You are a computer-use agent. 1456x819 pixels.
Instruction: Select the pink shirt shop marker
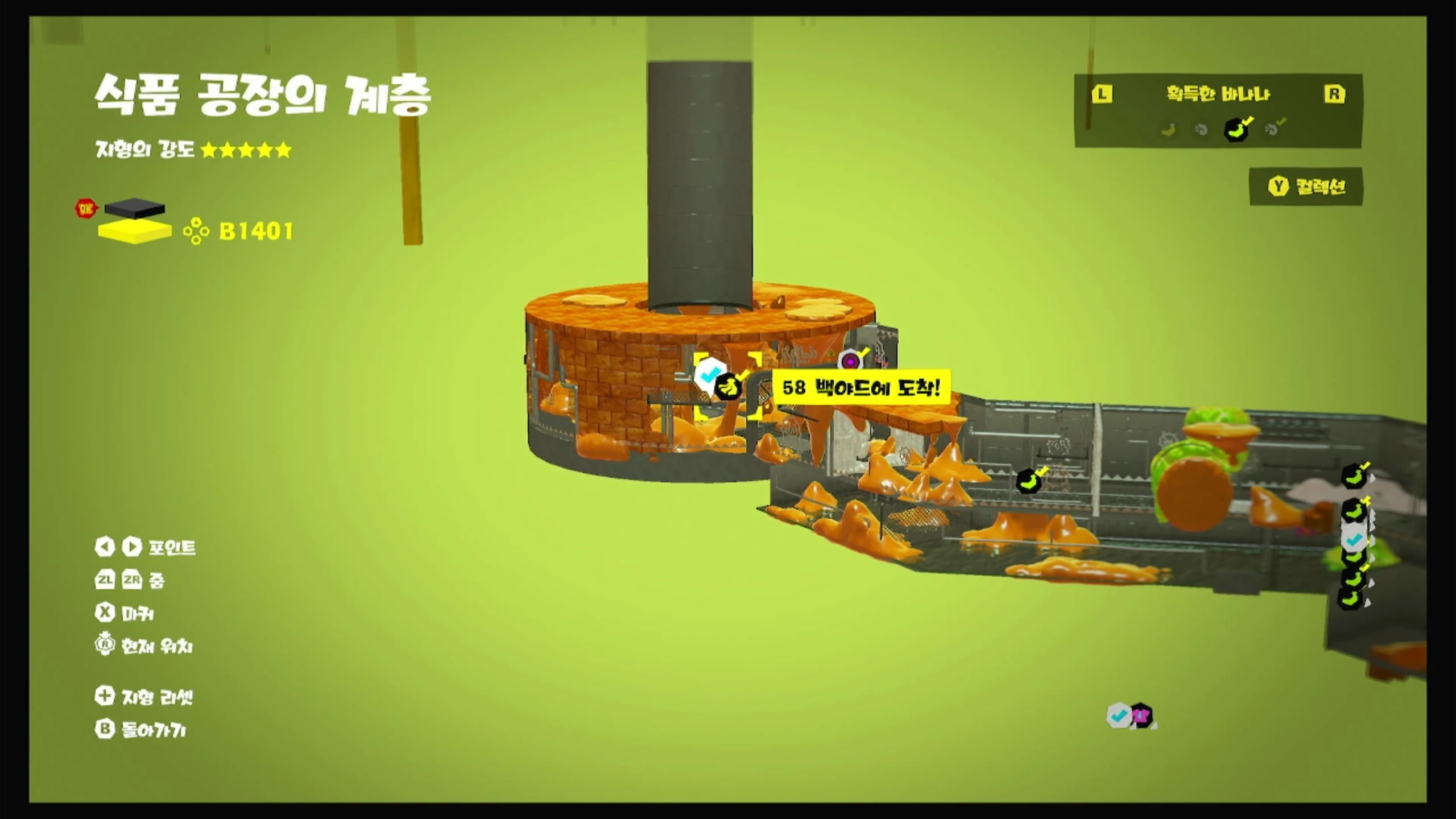(1141, 715)
